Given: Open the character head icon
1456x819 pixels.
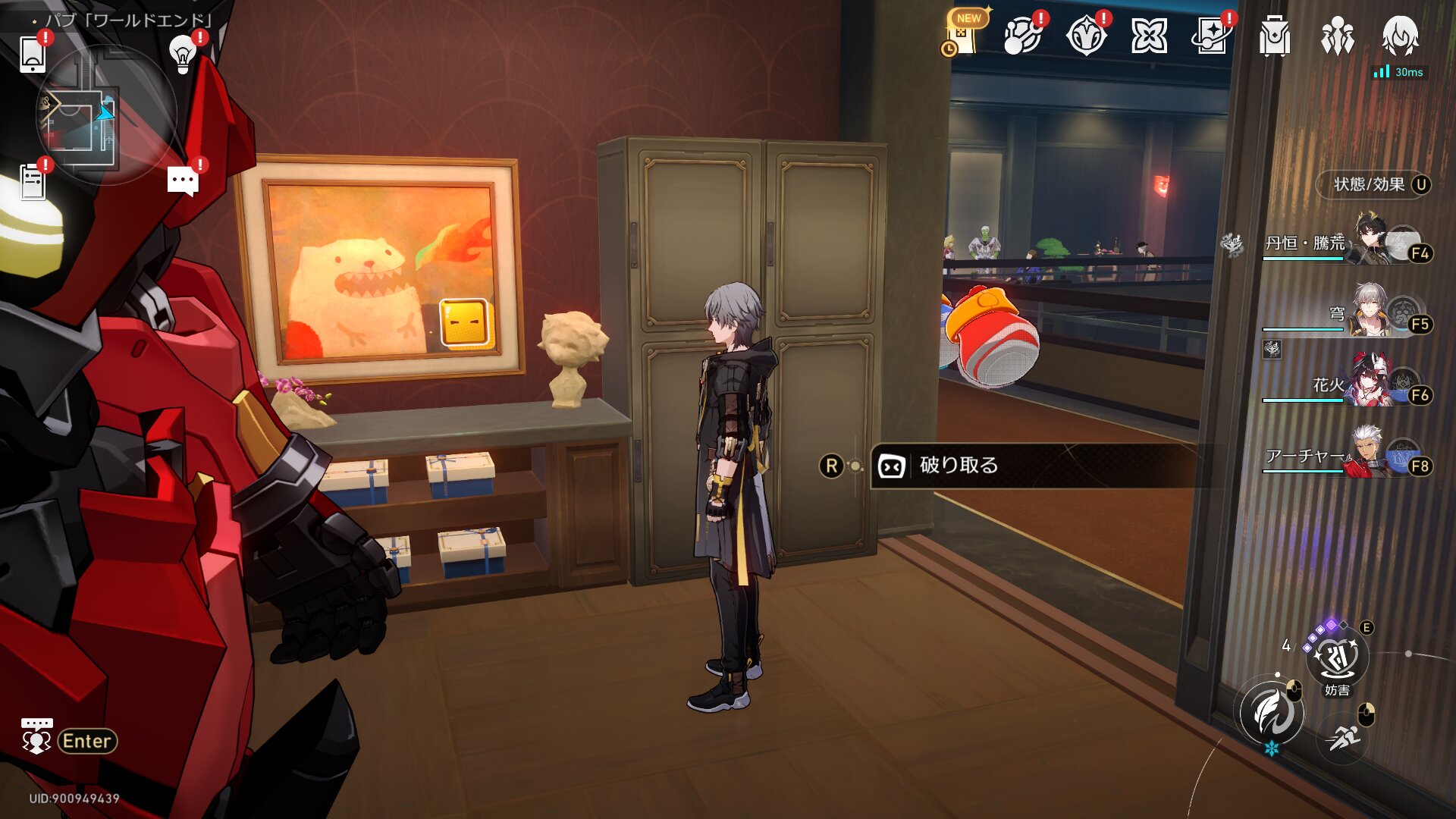Looking at the screenshot, I should coord(1400,36).
